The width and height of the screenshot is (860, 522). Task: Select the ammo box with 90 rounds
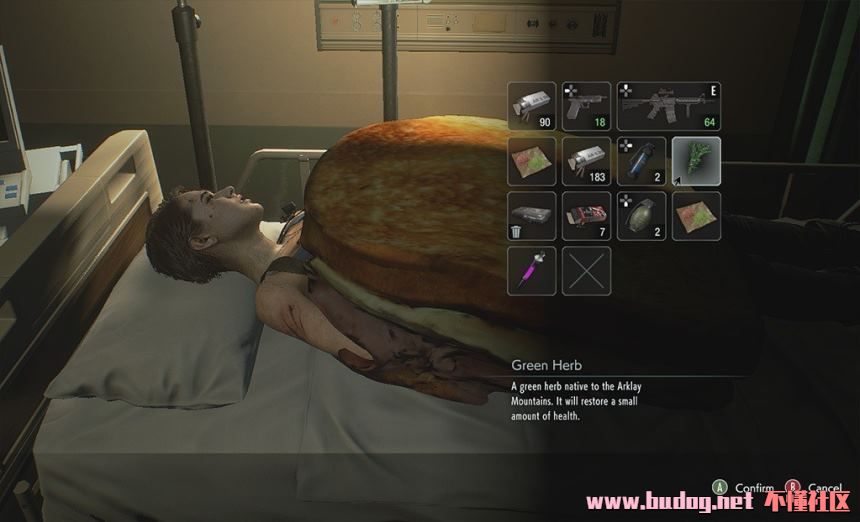[x=532, y=106]
